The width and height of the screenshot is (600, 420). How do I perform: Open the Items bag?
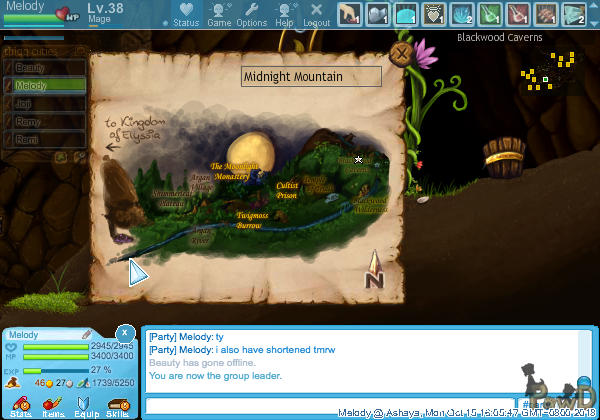point(53,403)
